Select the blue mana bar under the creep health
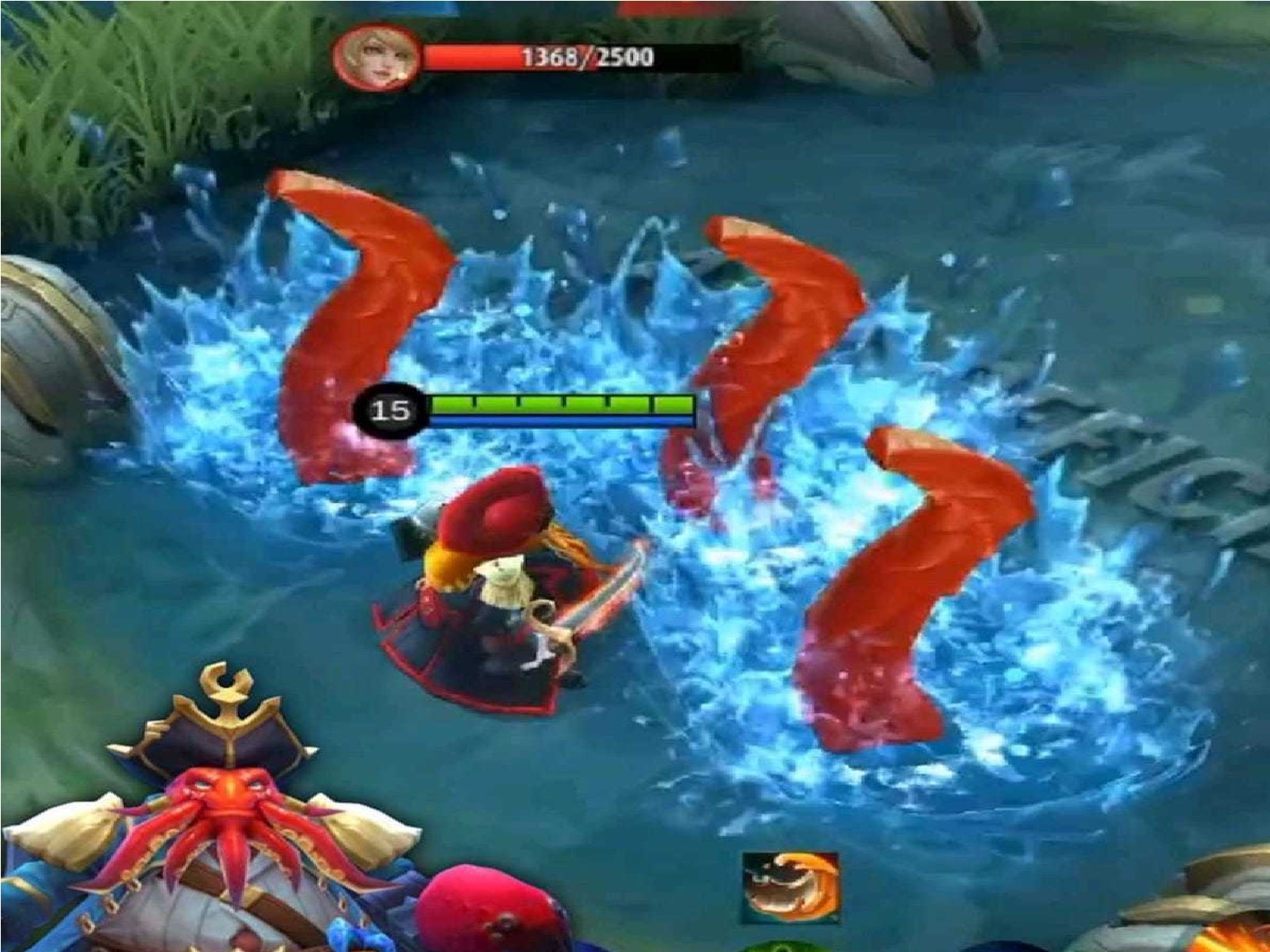The width and height of the screenshot is (1270, 952). pyautogui.click(x=556, y=419)
